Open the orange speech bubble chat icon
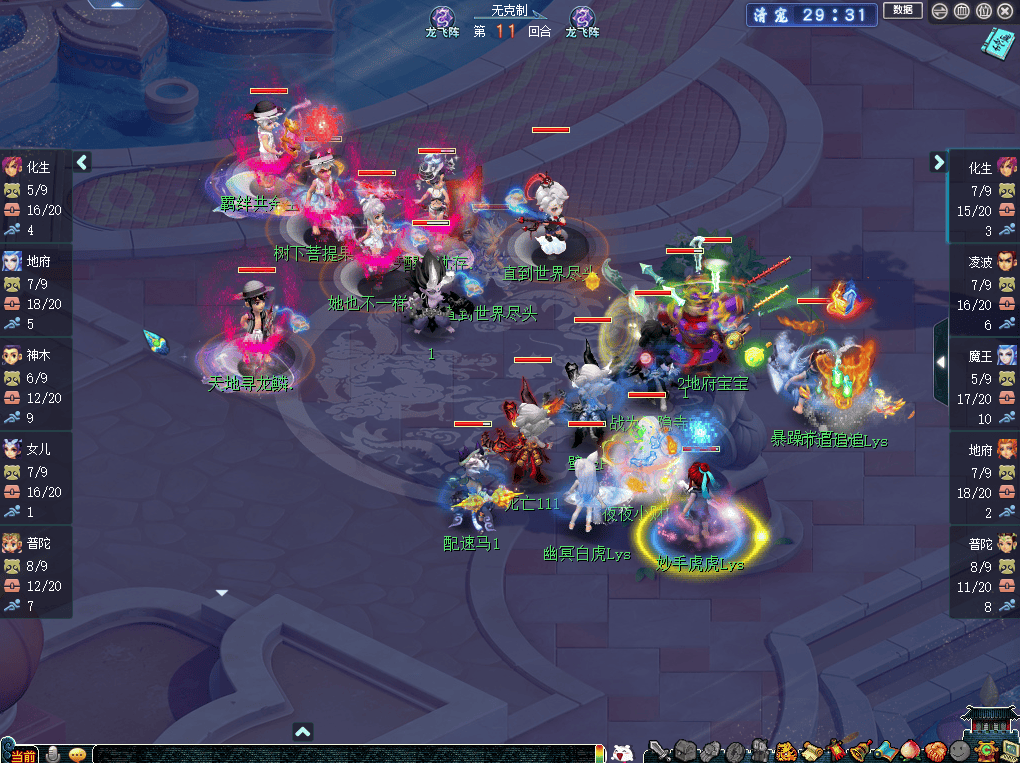Viewport: 1020px width, 763px height. click(77, 754)
